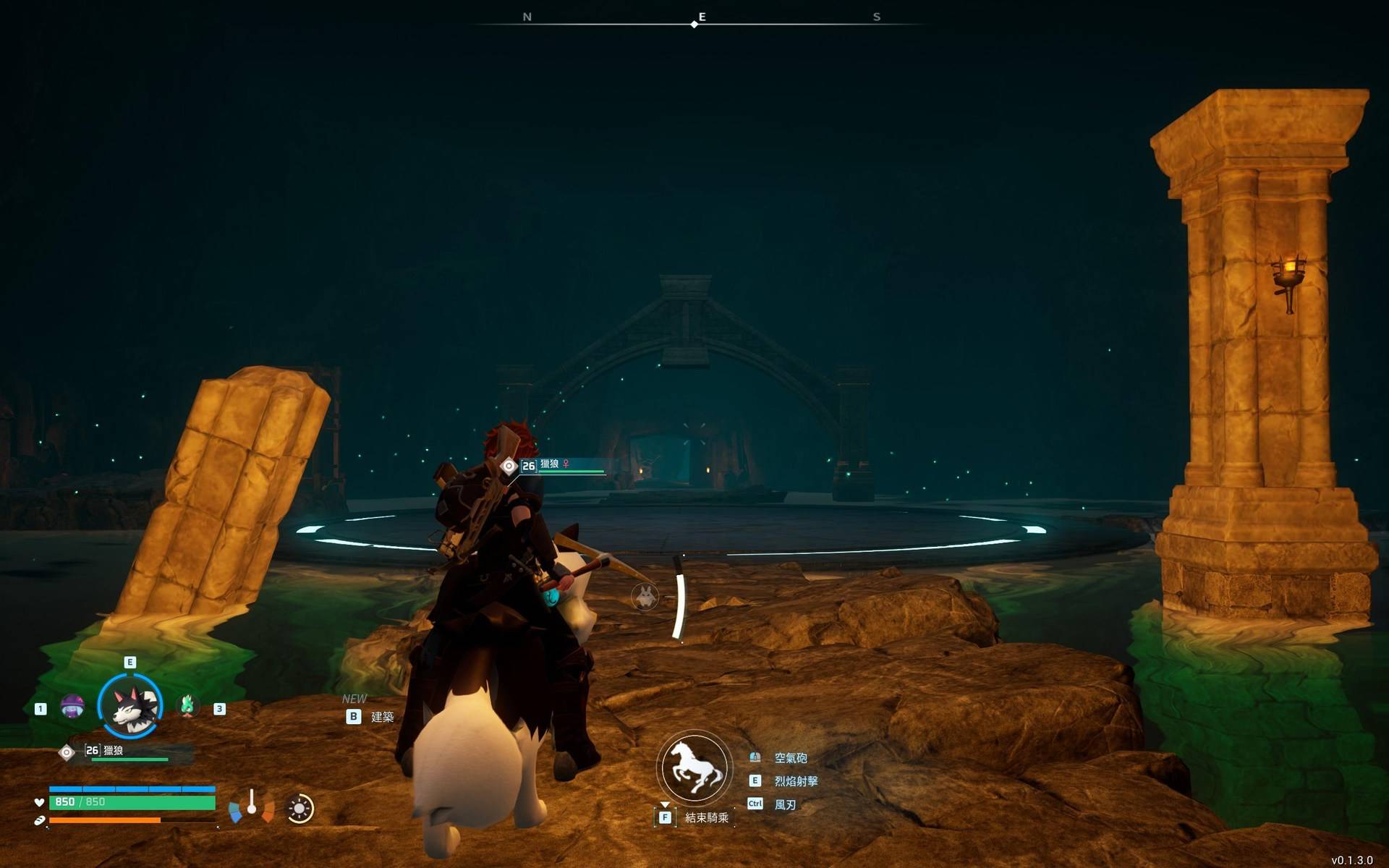Select the active wolf pal portrait
The width and height of the screenshot is (1389, 868).
130,706
